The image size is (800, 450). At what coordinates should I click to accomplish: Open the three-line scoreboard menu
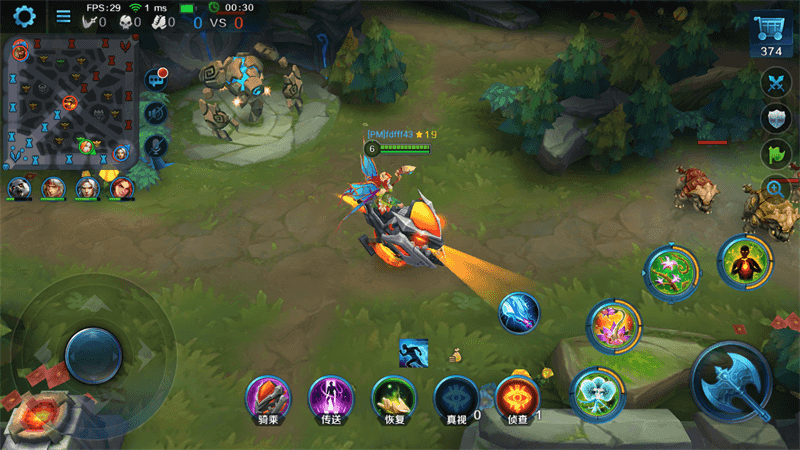[63, 16]
